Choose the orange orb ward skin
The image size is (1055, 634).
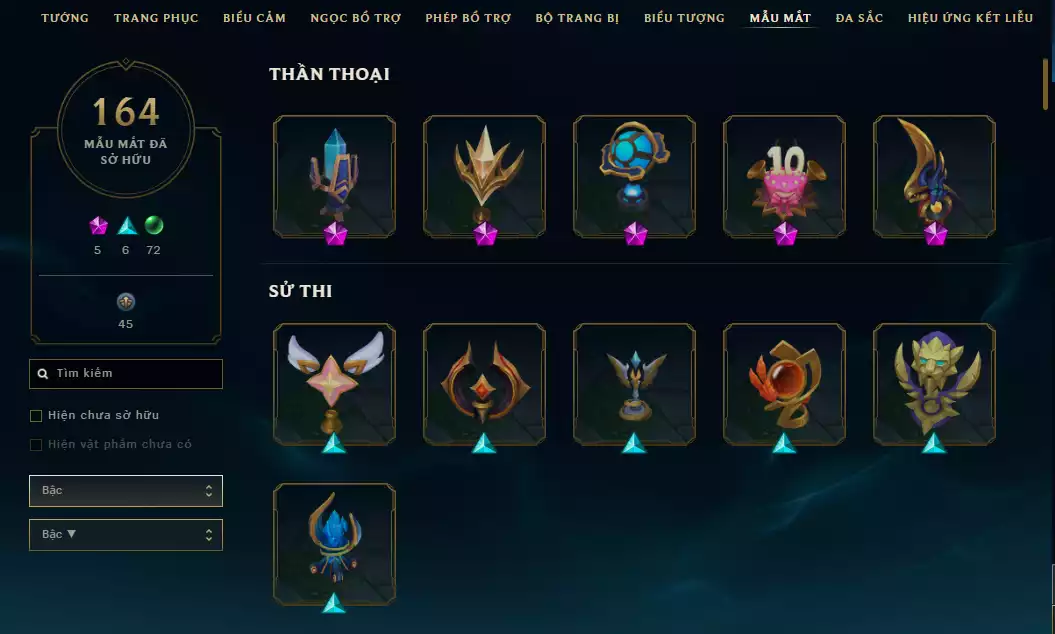tap(784, 383)
